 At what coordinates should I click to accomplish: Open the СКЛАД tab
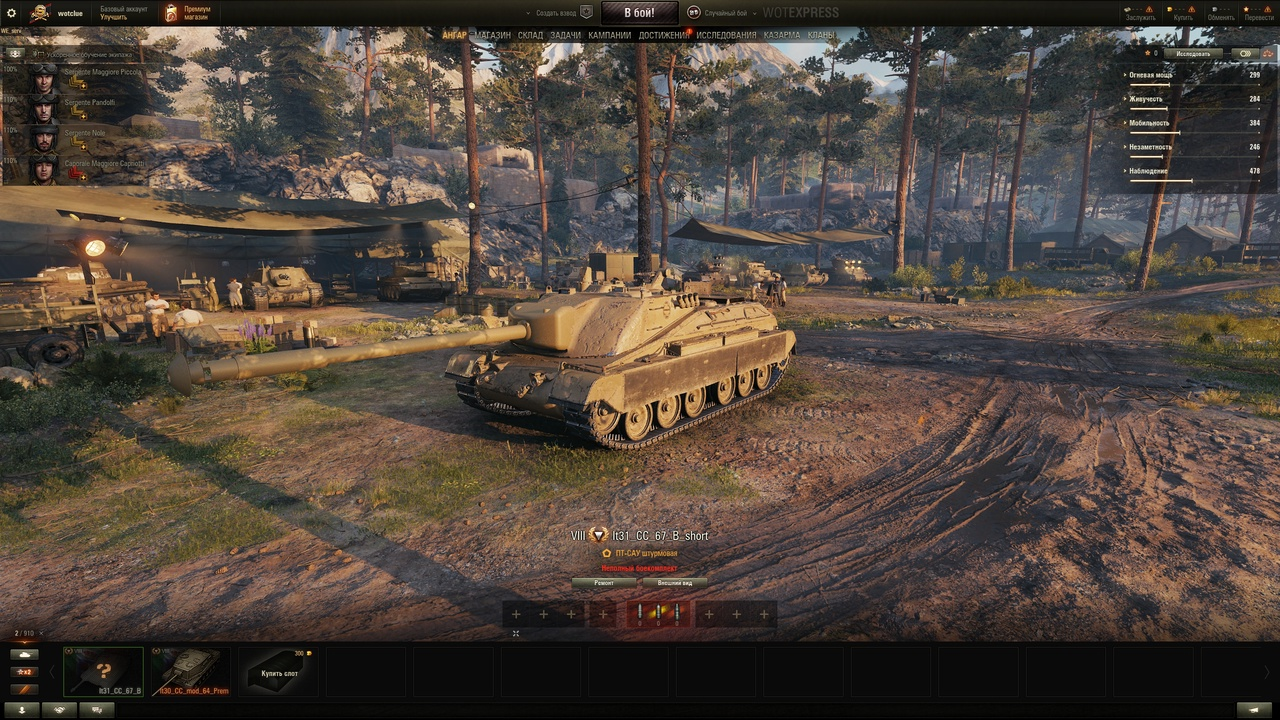click(531, 35)
